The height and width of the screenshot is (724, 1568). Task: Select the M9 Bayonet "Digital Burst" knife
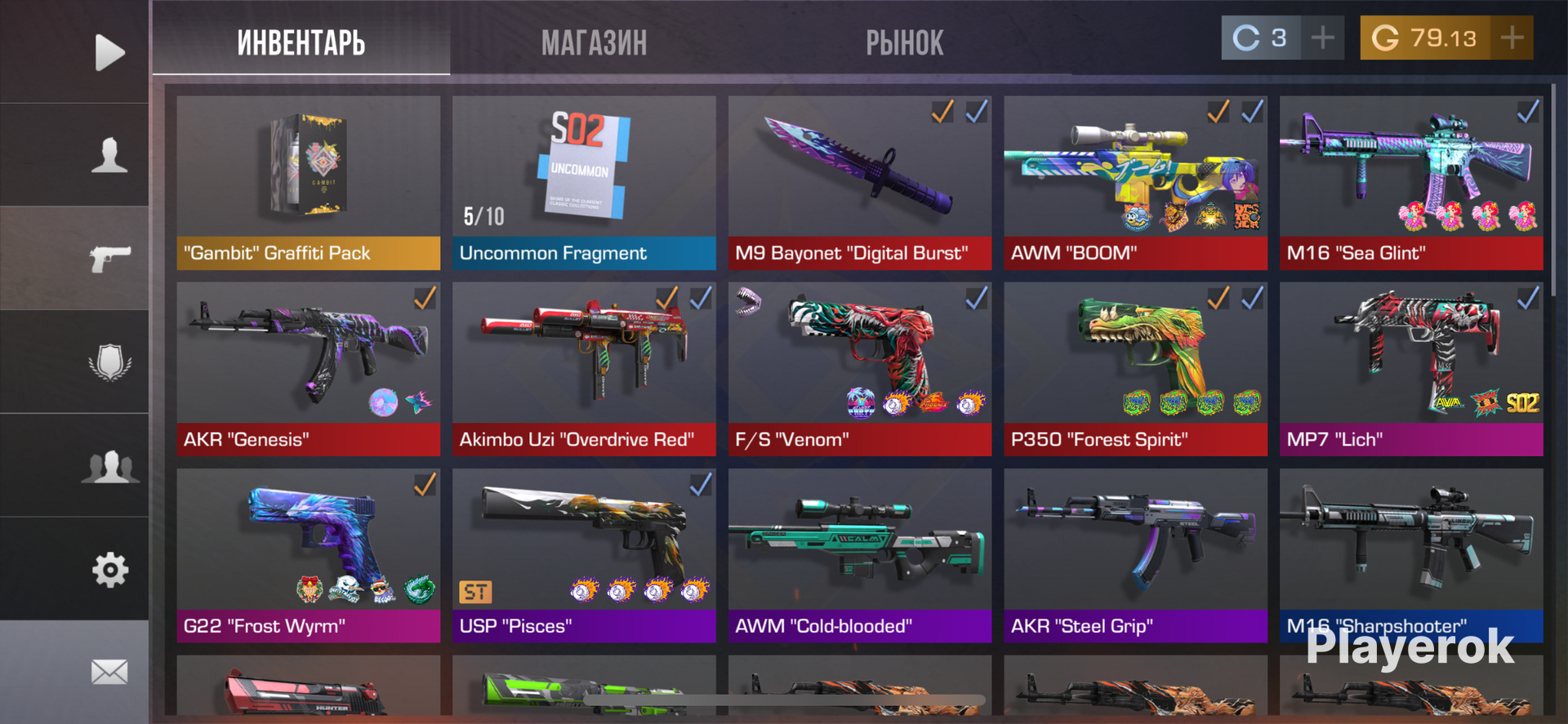[x=859, y=183]
